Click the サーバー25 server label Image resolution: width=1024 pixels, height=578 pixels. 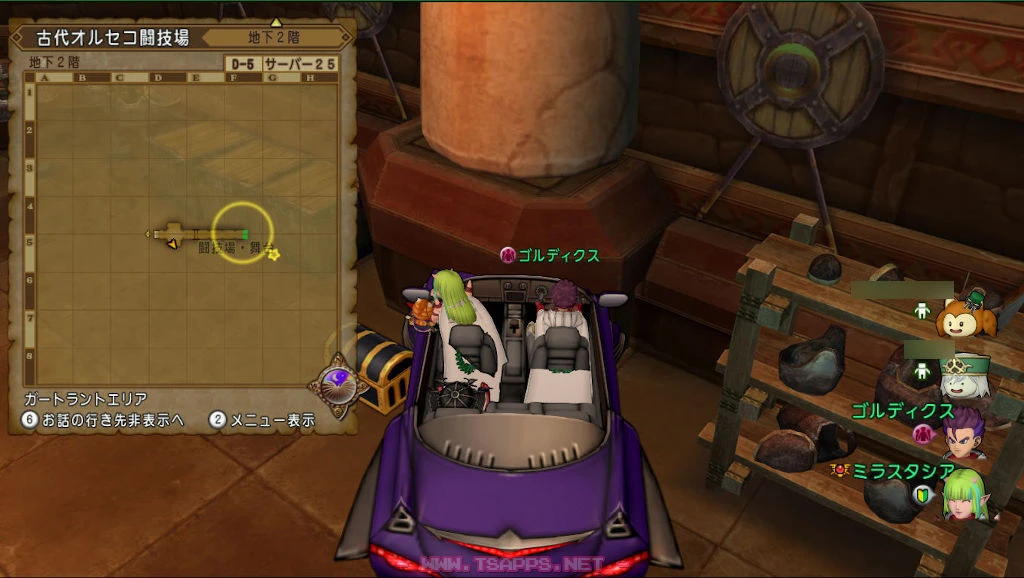pos(300,64)
